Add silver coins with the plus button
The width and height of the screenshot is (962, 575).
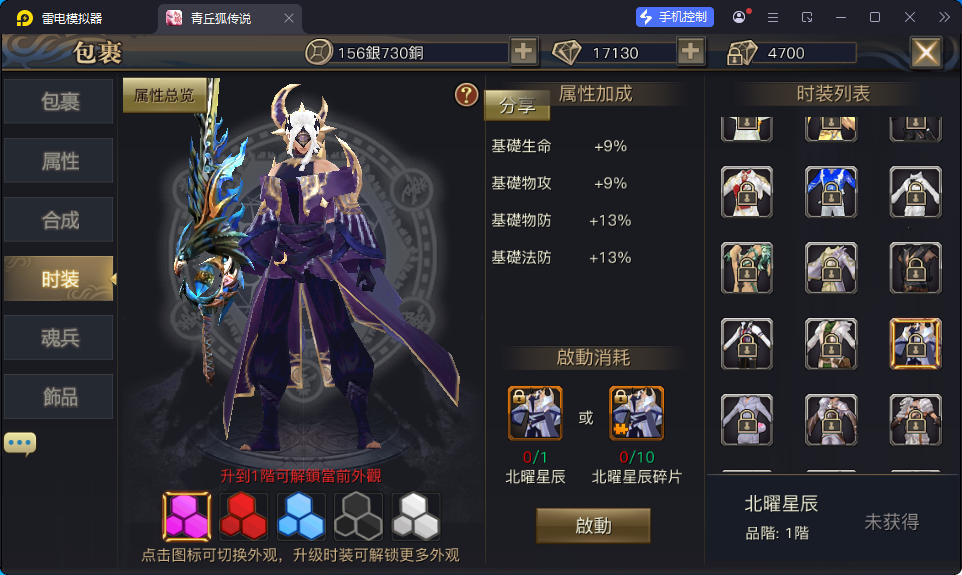[x=523, y=52]
